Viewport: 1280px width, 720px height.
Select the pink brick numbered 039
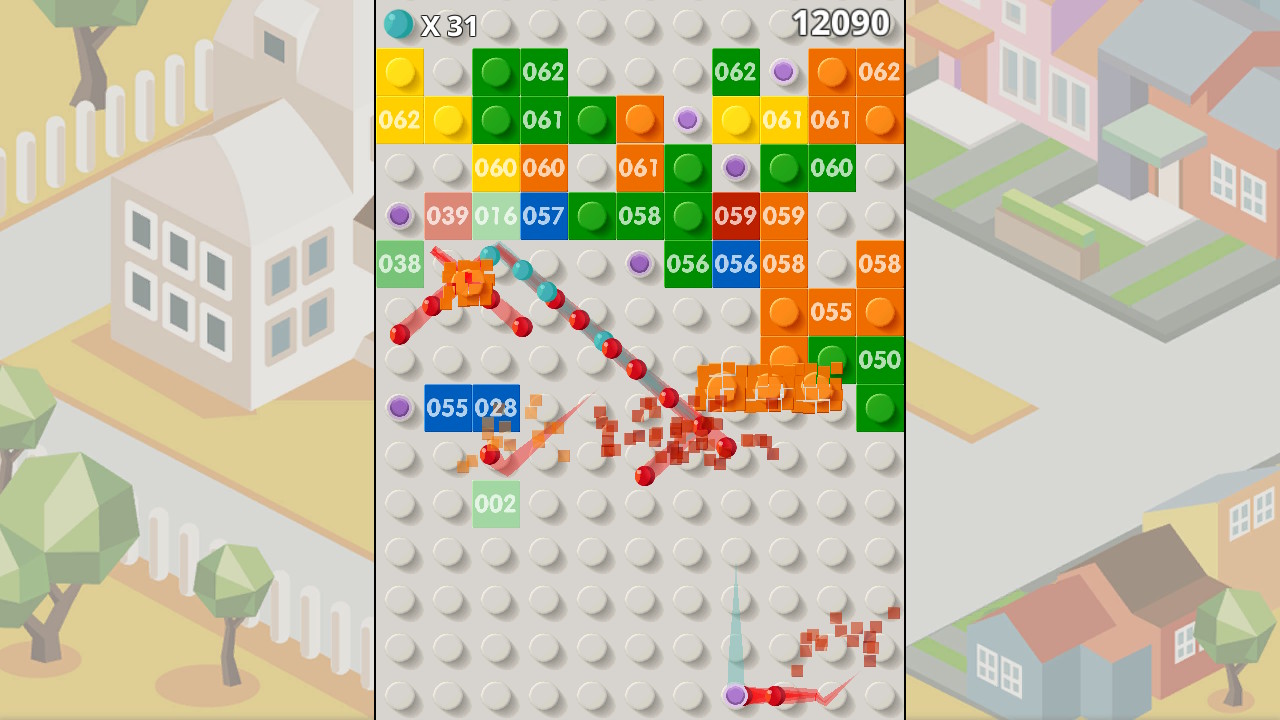(x=449, y=216)
